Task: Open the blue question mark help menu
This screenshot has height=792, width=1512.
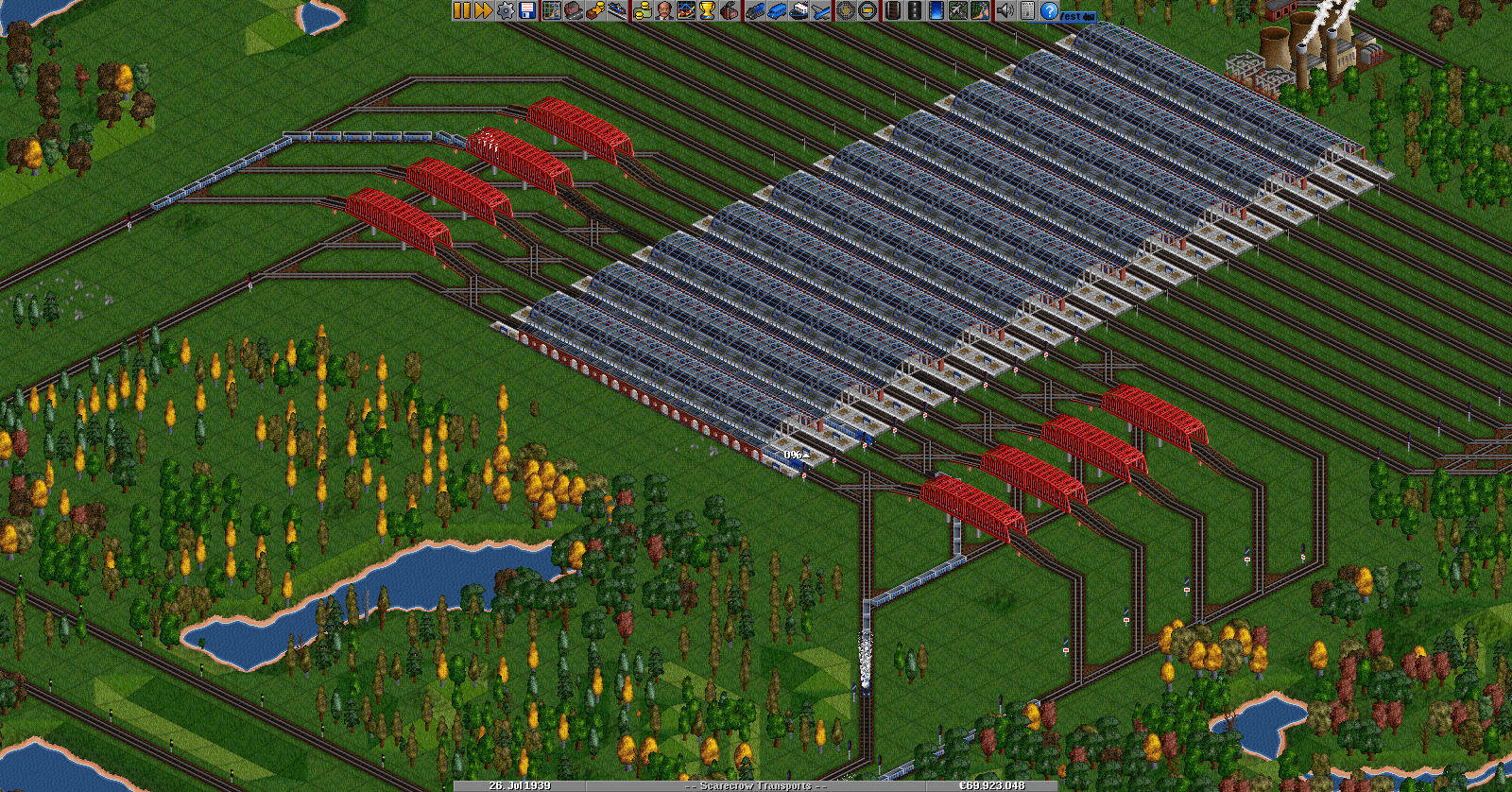Action: (1049, 10)
